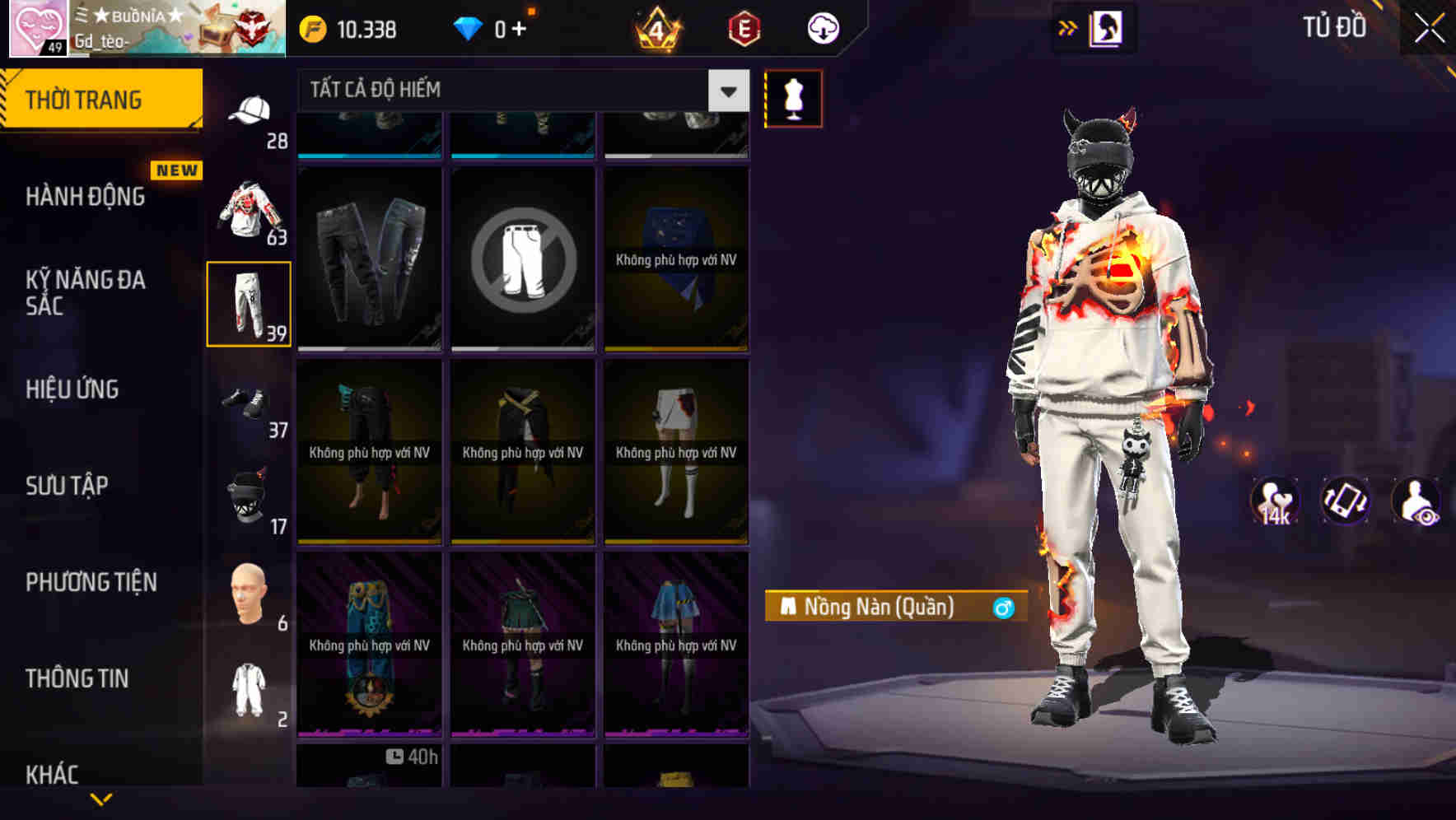The height and width of the screenshot is (820, 1456).
Task: Click the cloud download icon in the top bar
Action: (x=822, y=28)
